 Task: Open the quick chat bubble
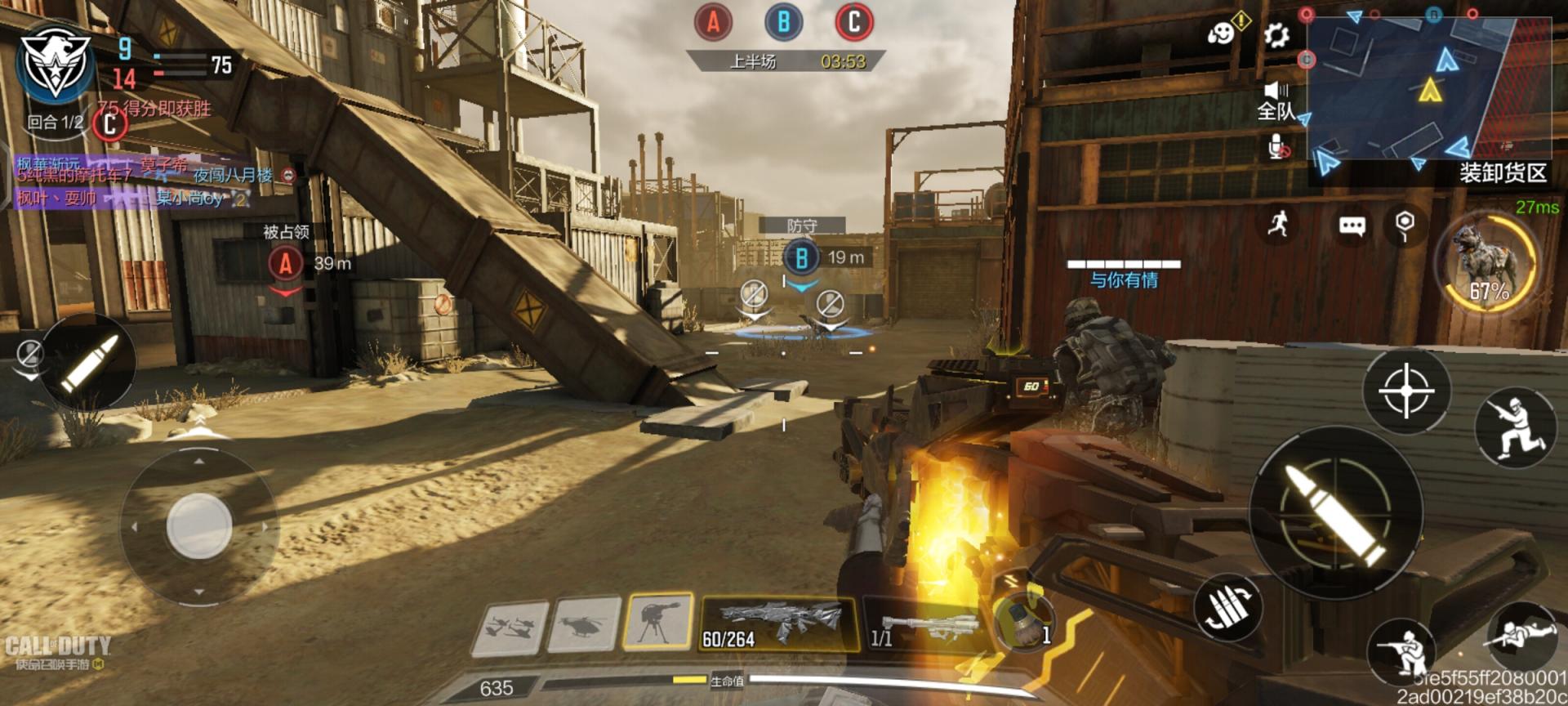1352,226
